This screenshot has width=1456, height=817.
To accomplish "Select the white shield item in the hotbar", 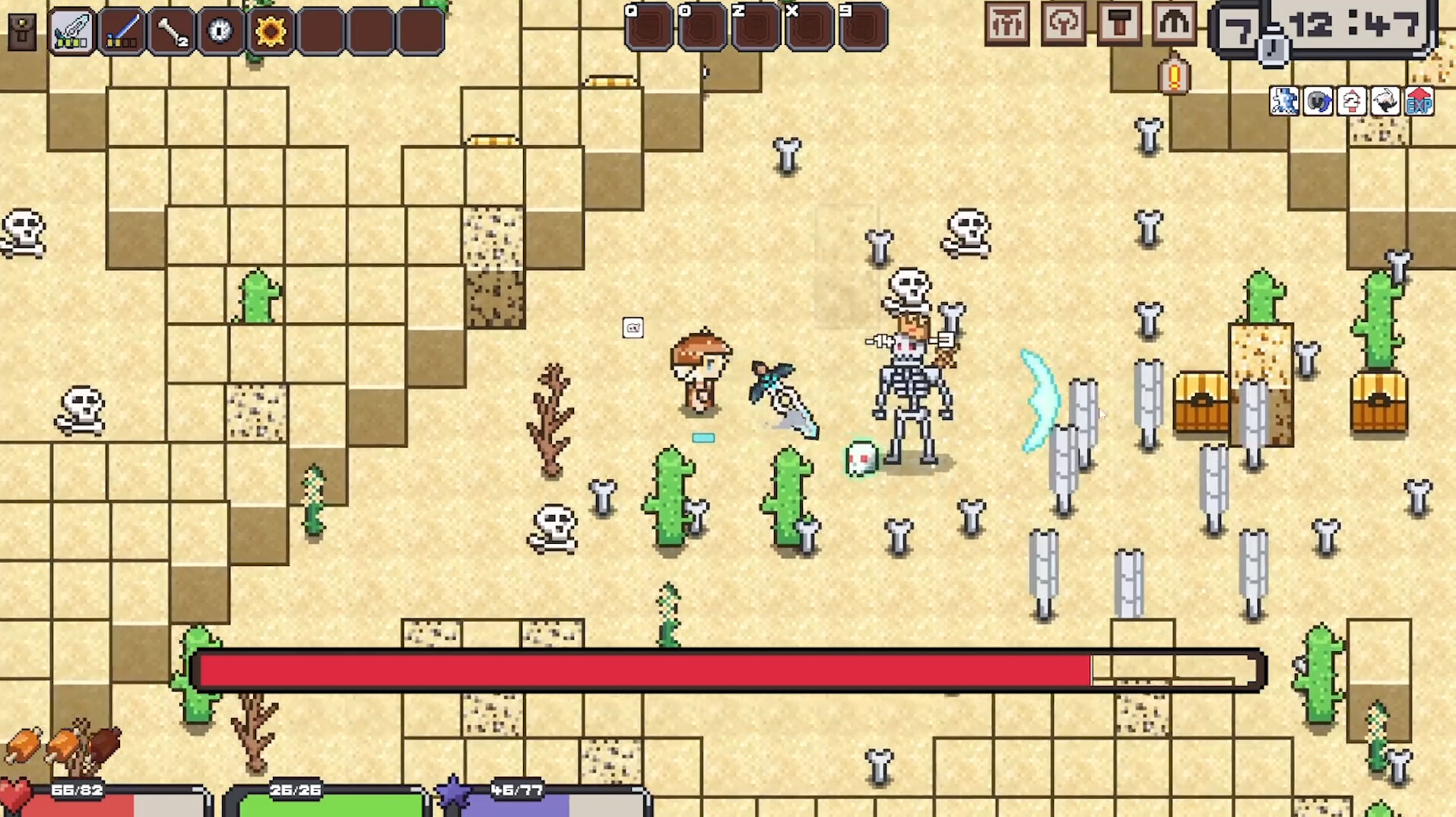I will pos(220,30).
